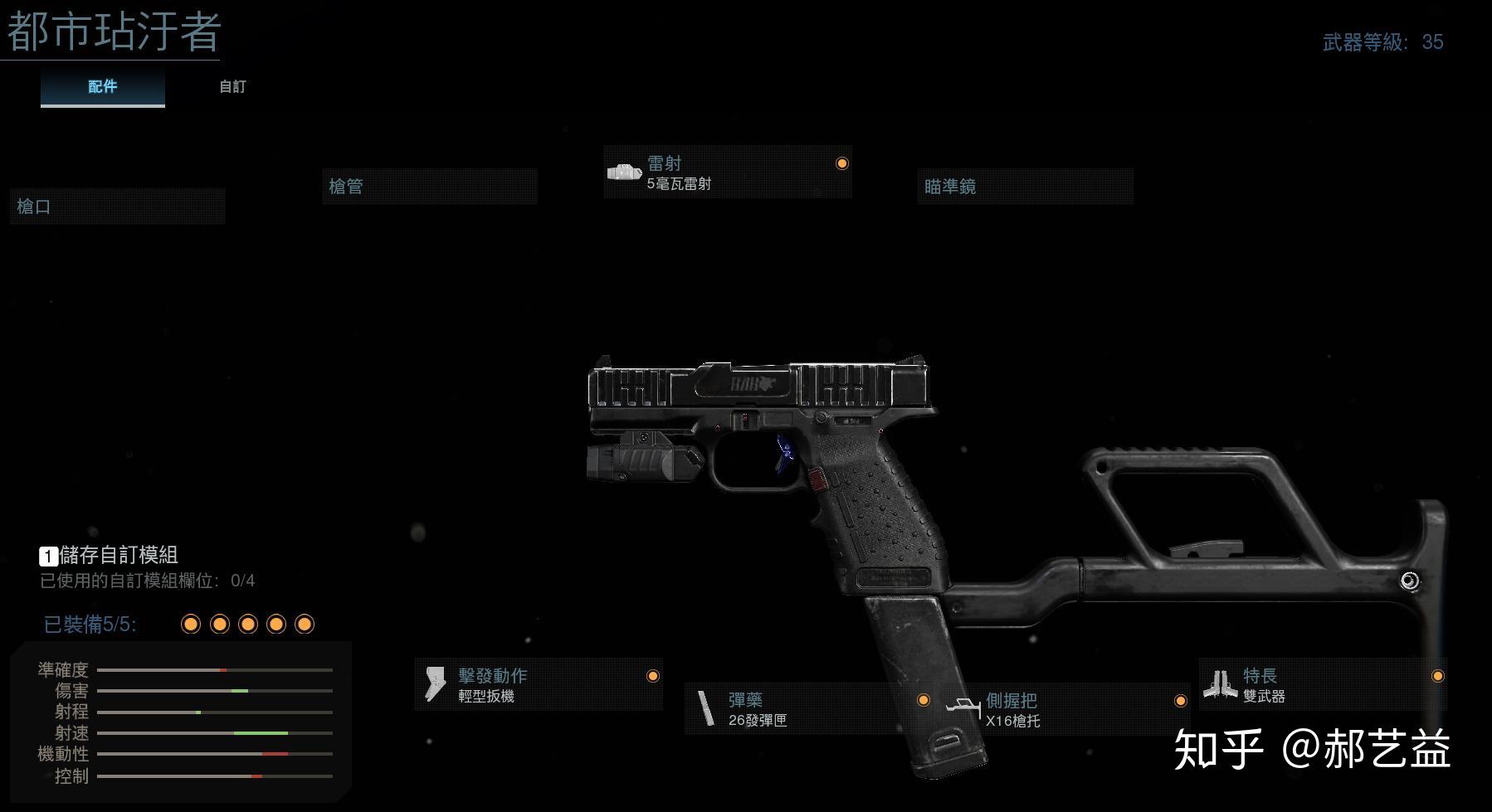Click the 機動性 stat bar
The height and width of the screenshot is (812, 1492).
[x=216, y=754]
